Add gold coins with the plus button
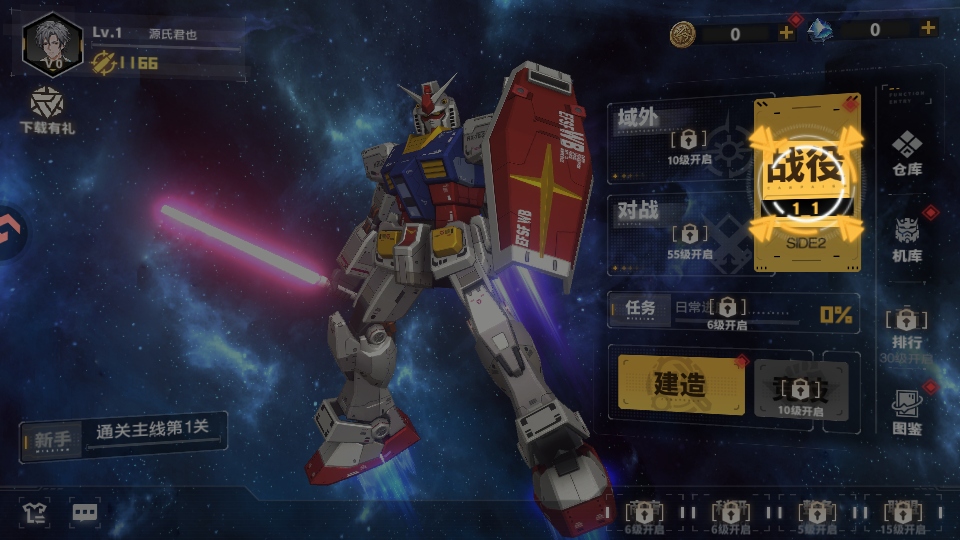The width and height of the screenshot is (960, 540). [786, 32]
